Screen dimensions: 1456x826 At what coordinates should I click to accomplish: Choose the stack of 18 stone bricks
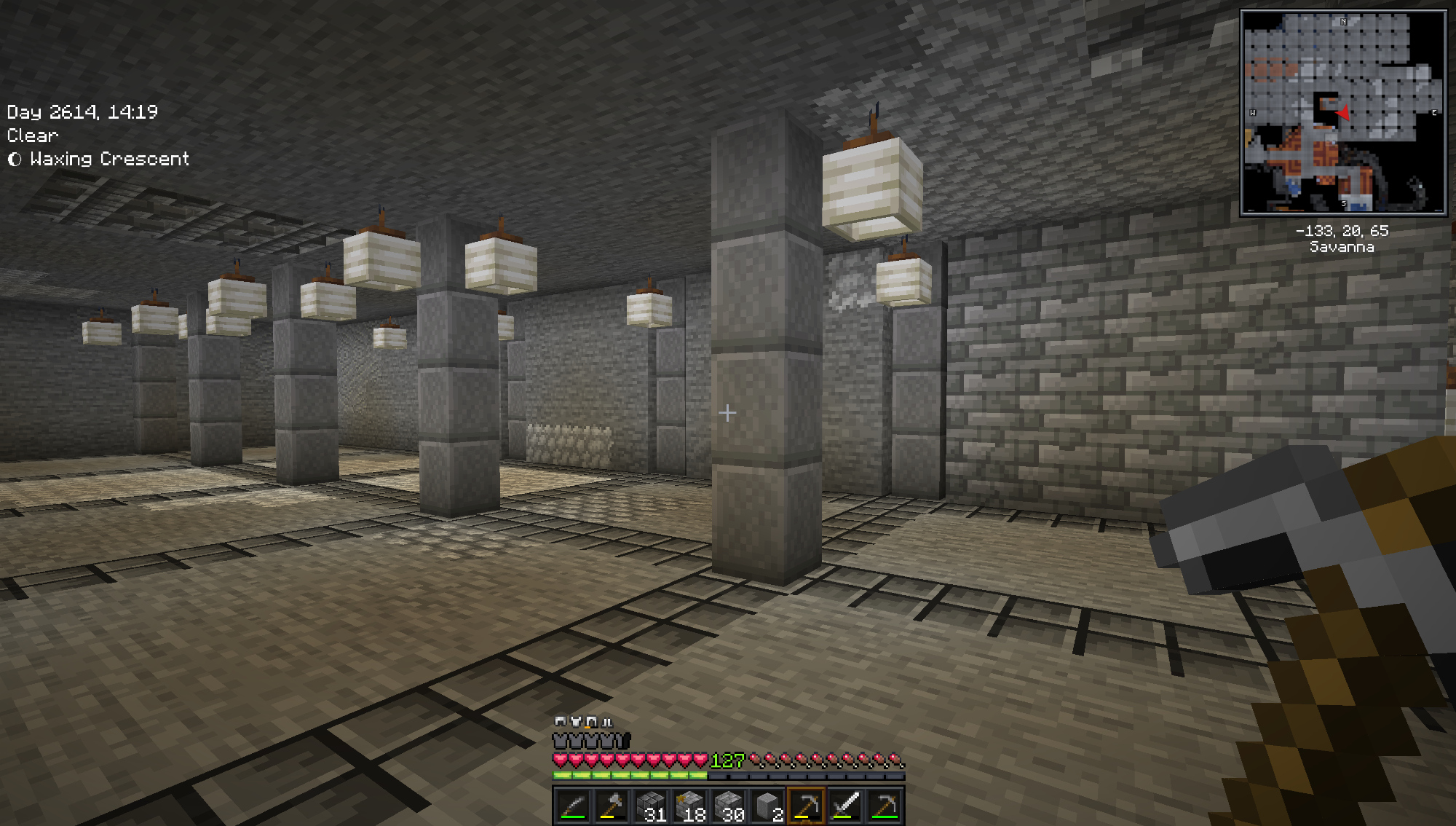click(x=689, y=806)
